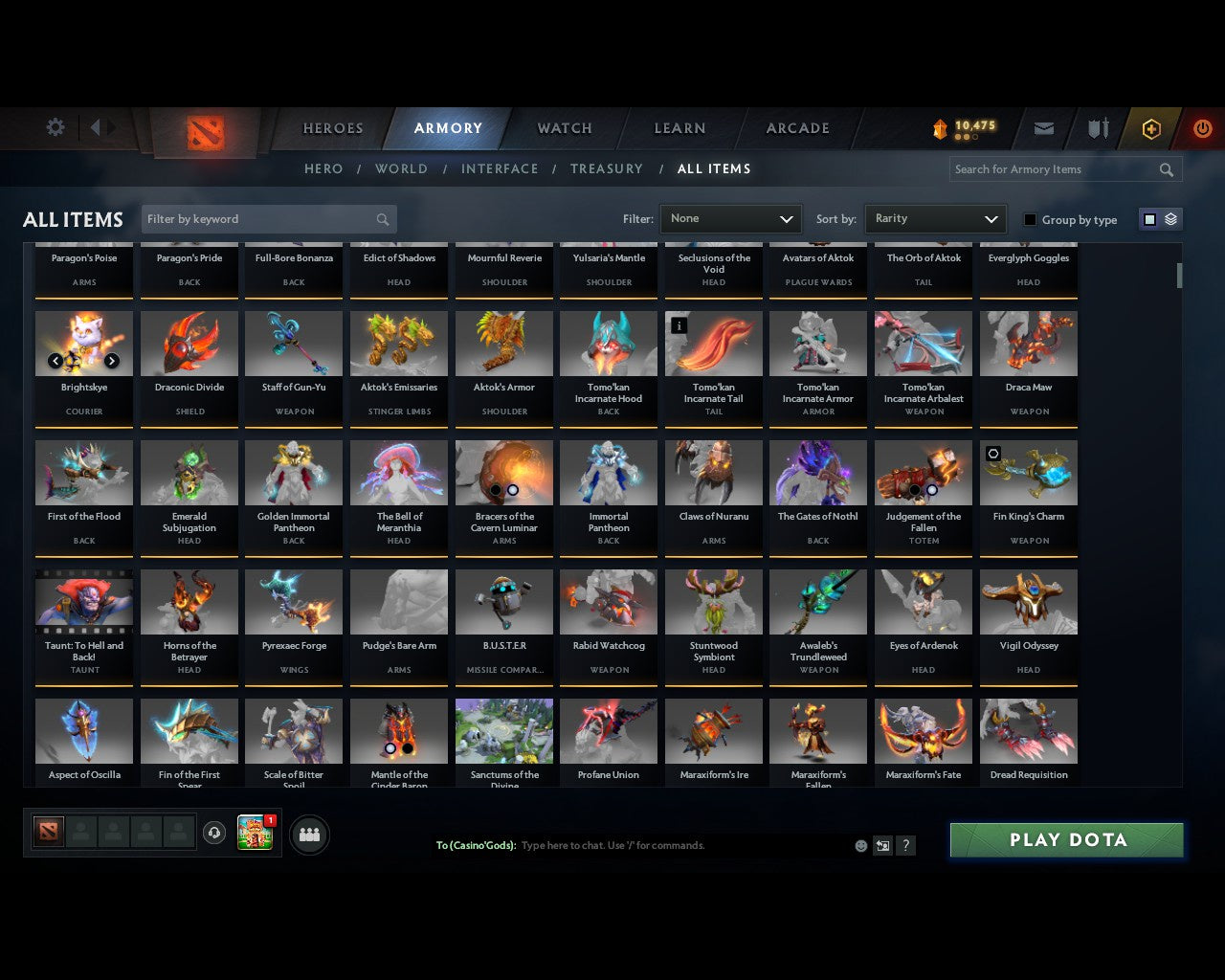Viewport: 1225px width, 980px height.
Task: Open the event chest with notification badge
Action: click(x=255, y=833)
